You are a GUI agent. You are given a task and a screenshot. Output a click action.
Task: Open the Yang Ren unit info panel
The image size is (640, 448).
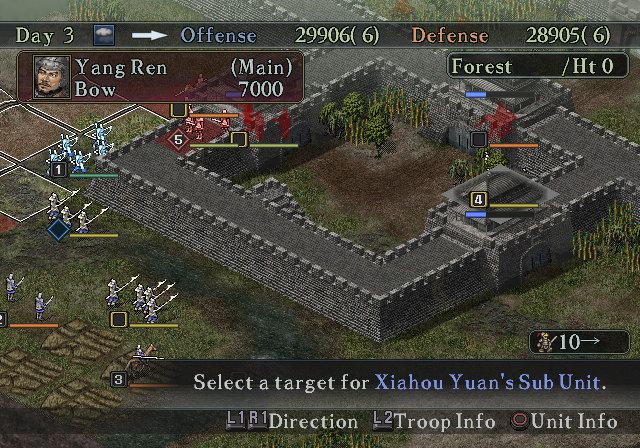(x=160, y=78)
